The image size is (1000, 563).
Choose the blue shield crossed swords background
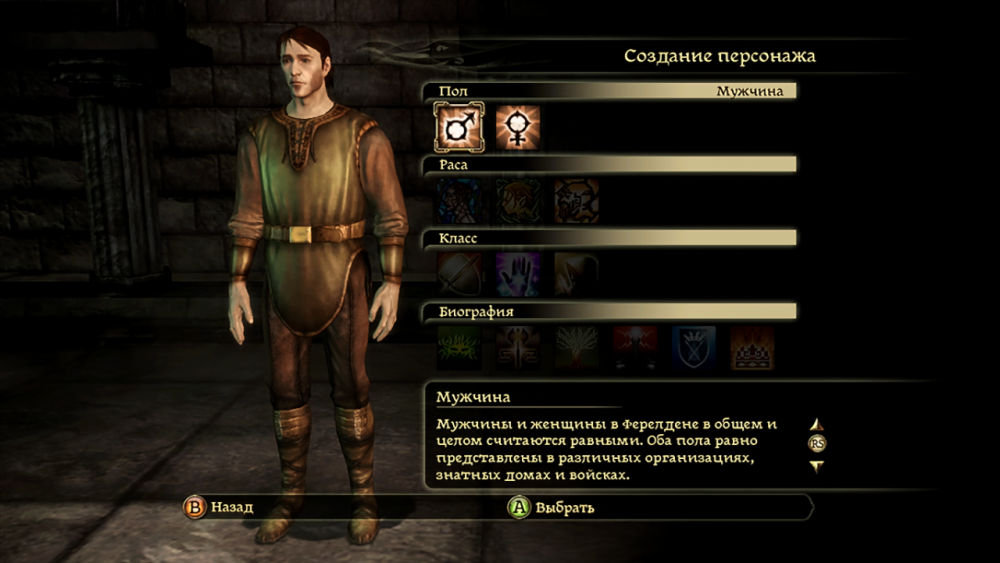tap(693, 348)
